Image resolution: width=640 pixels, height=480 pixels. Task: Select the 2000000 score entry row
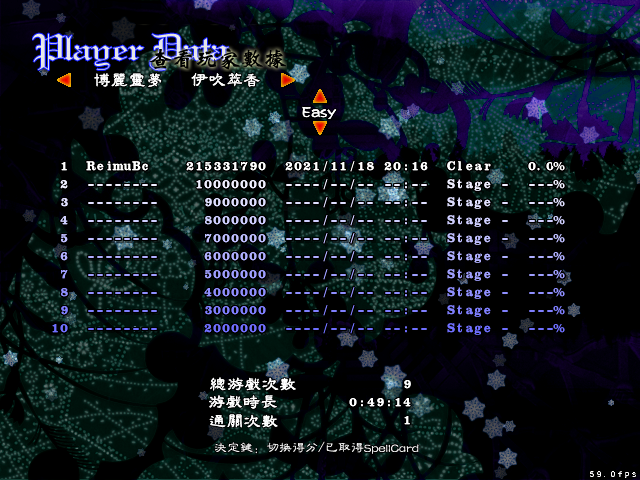click(x=312, y=328)
